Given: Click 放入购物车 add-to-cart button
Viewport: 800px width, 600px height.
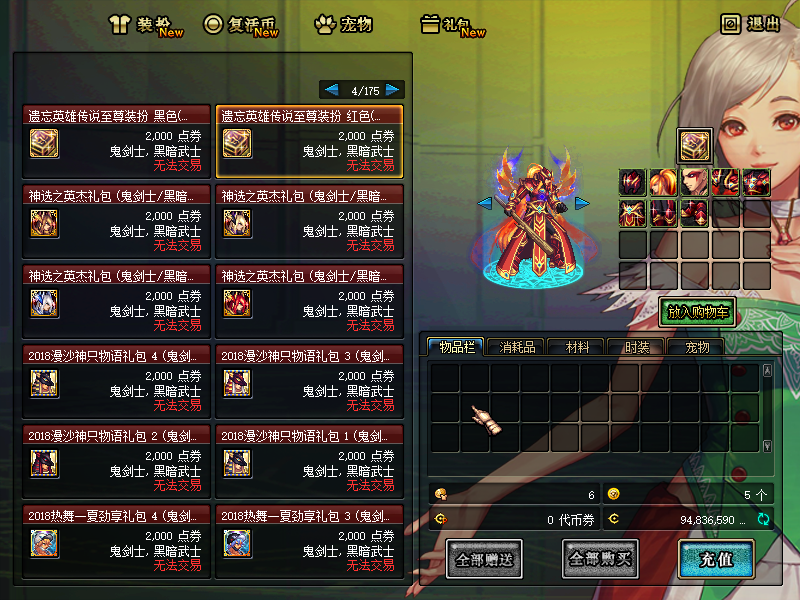Looking at the screenshot, I should (697, 312).
